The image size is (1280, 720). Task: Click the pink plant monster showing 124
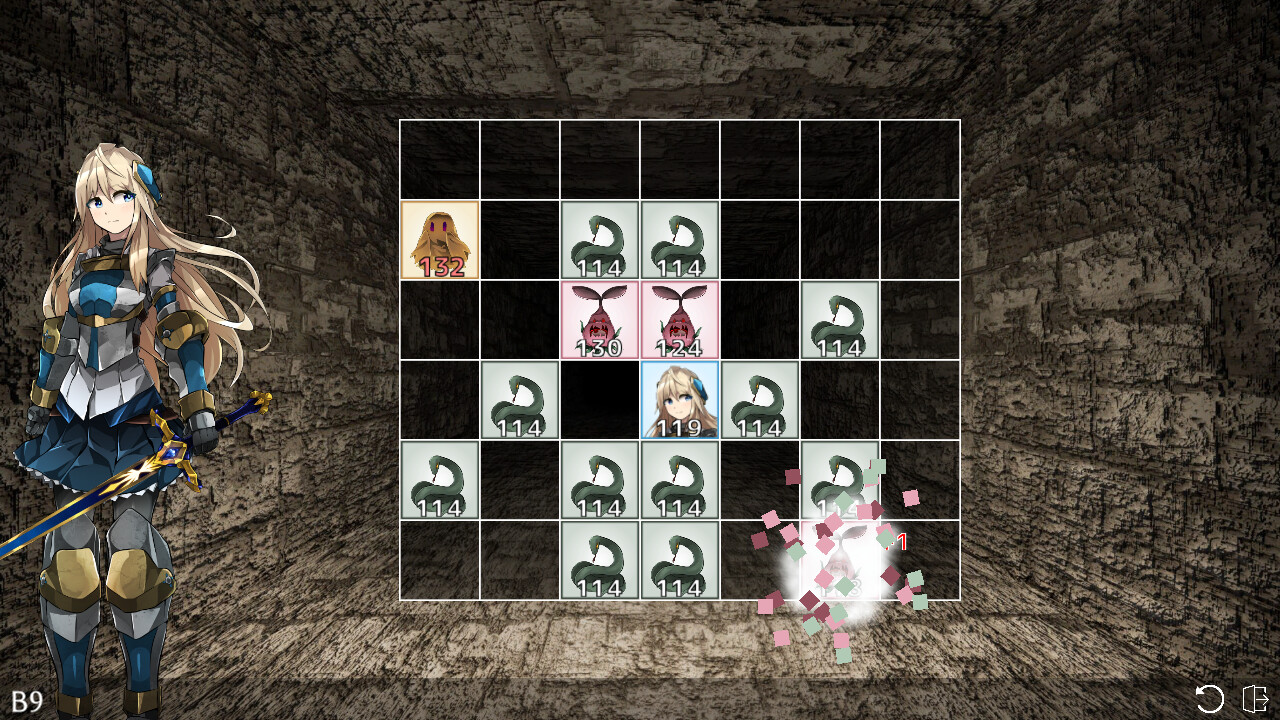coord(680,320)
